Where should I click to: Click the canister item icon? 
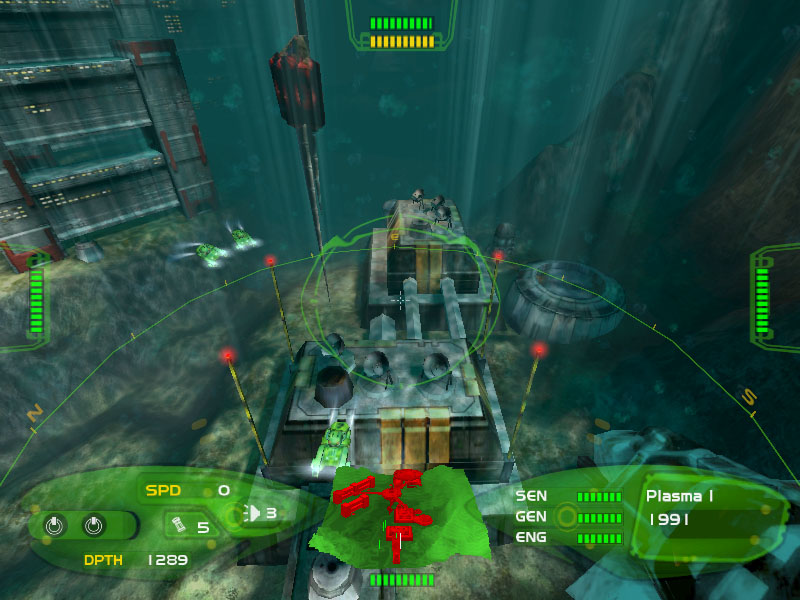pos(178,524)
